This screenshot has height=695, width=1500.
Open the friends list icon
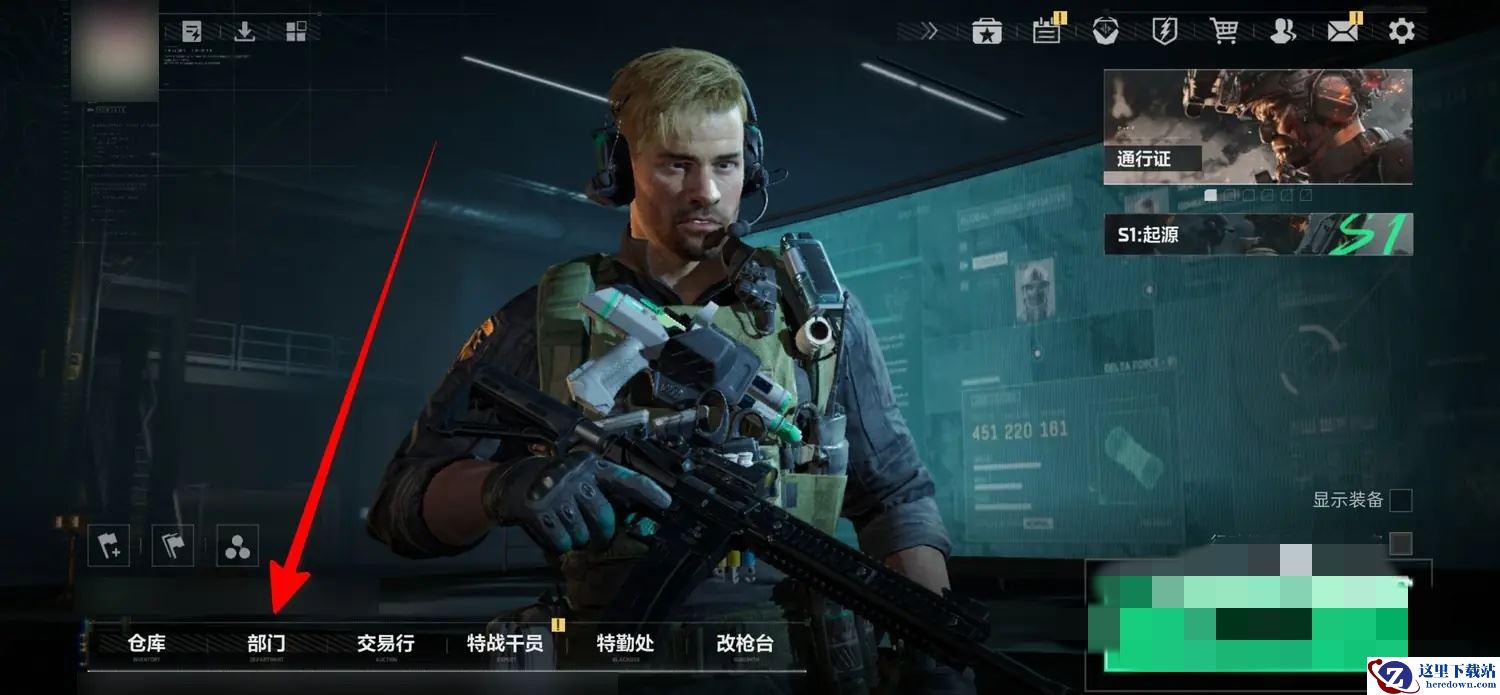coord(1282,31)
